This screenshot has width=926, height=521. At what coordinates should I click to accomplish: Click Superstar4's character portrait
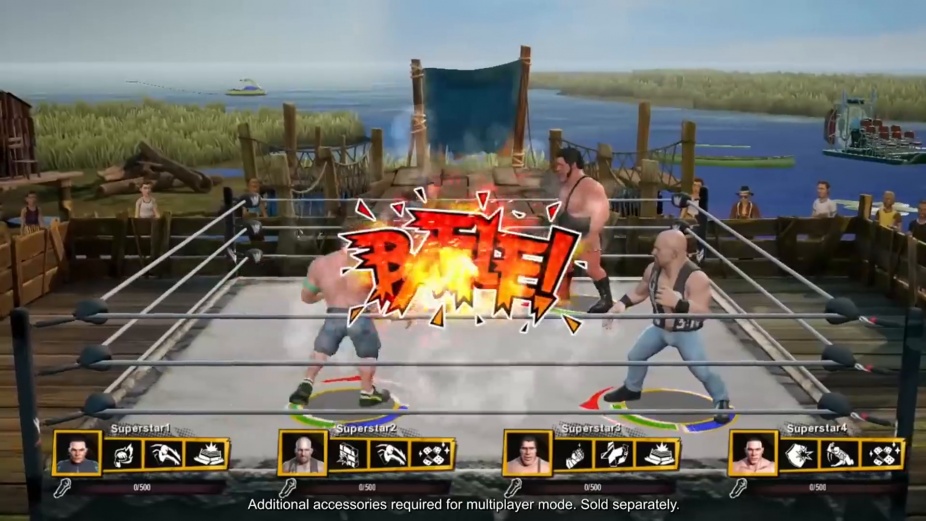[752, 455]
